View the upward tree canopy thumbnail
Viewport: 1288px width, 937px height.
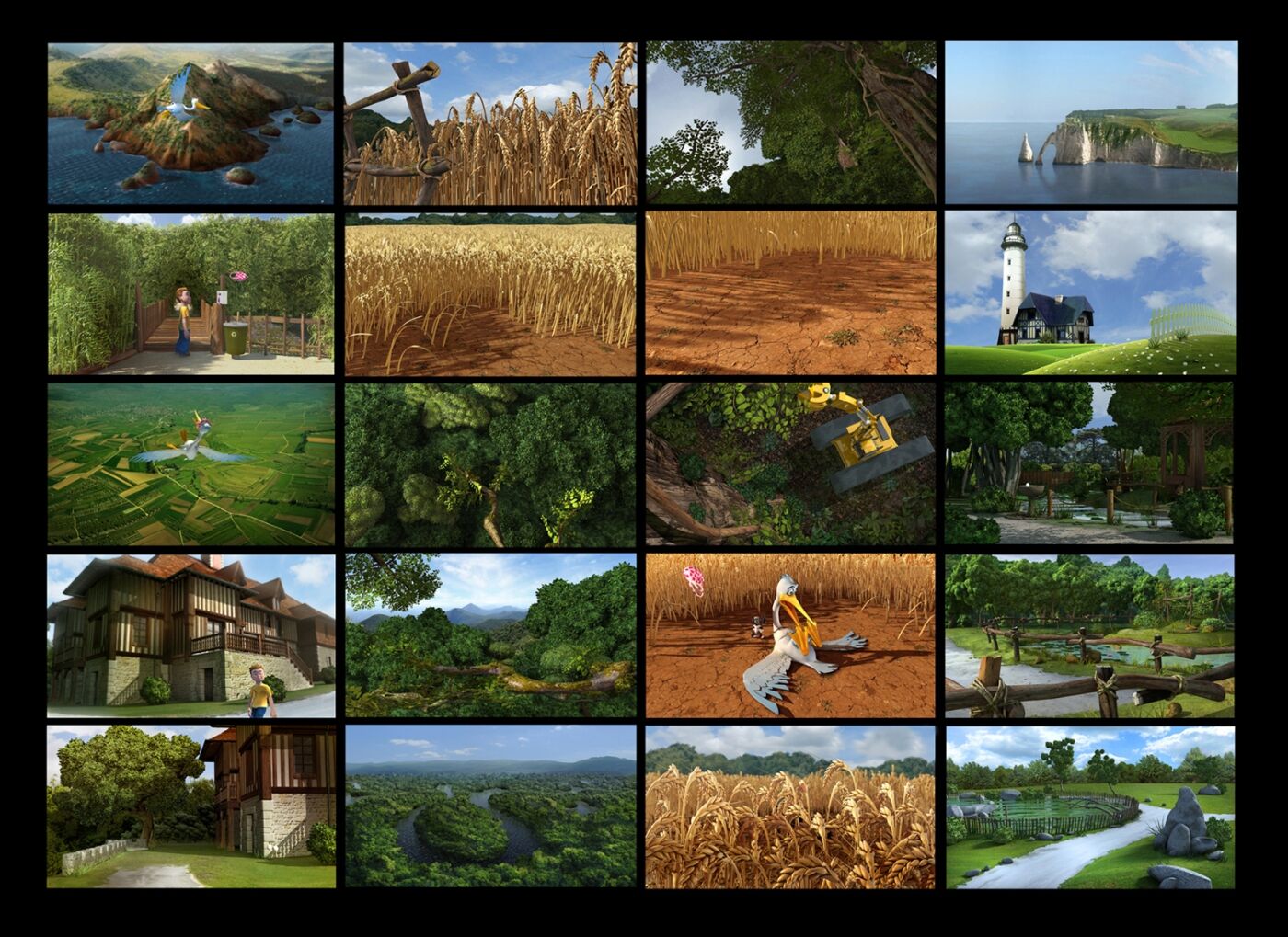790,123
